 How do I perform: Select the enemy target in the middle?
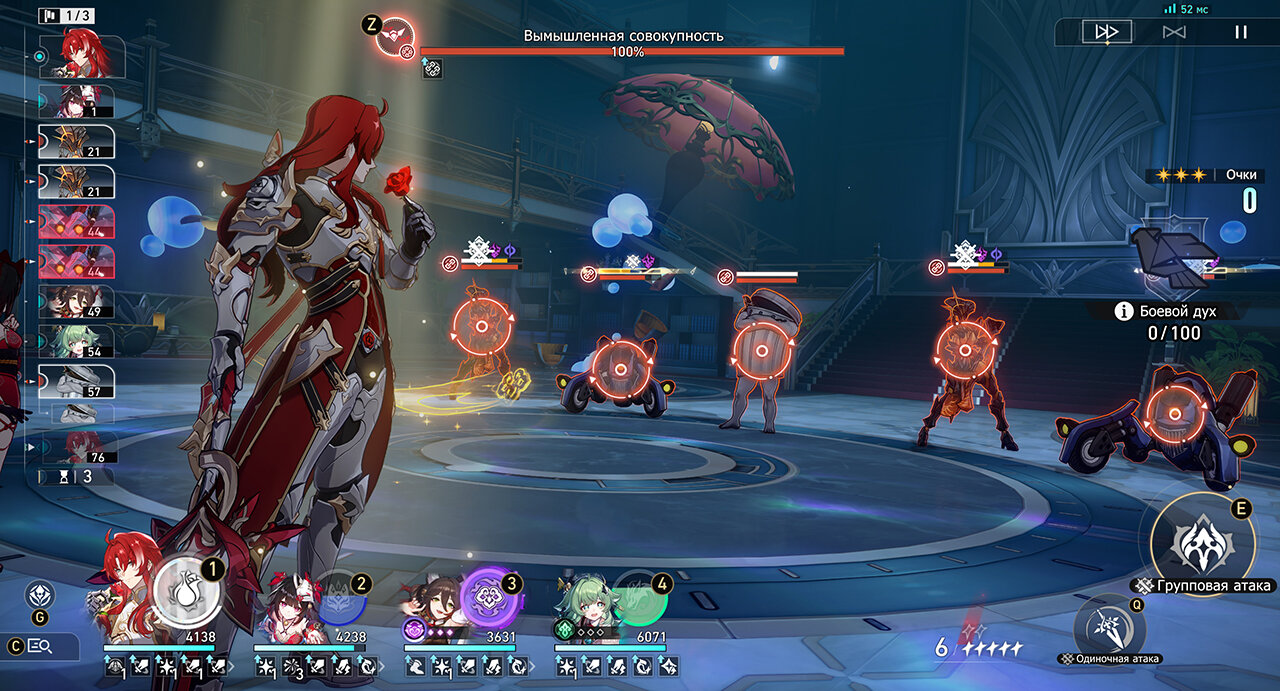762,350
